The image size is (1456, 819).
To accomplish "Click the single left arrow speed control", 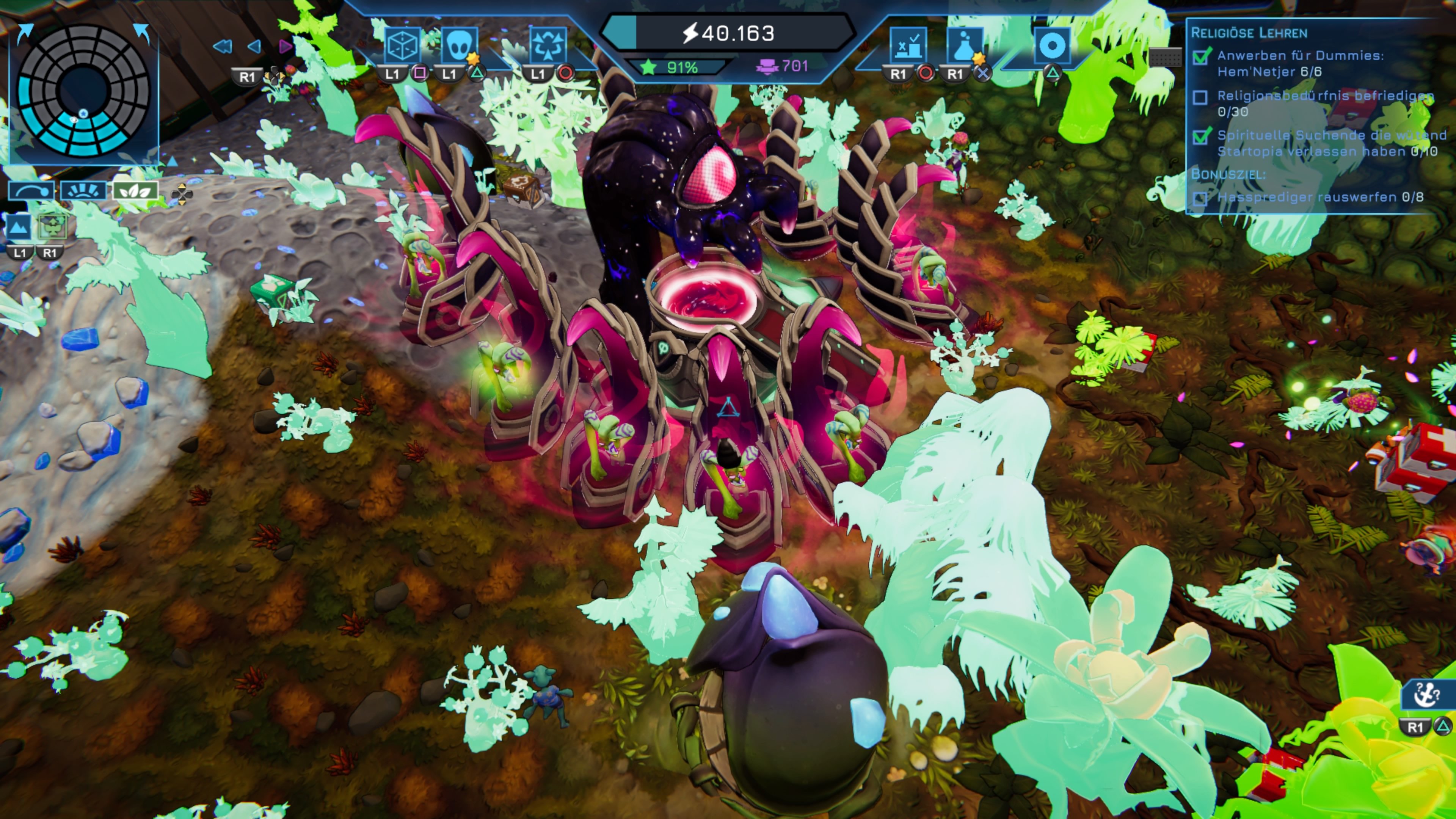I will coord(255,46).
